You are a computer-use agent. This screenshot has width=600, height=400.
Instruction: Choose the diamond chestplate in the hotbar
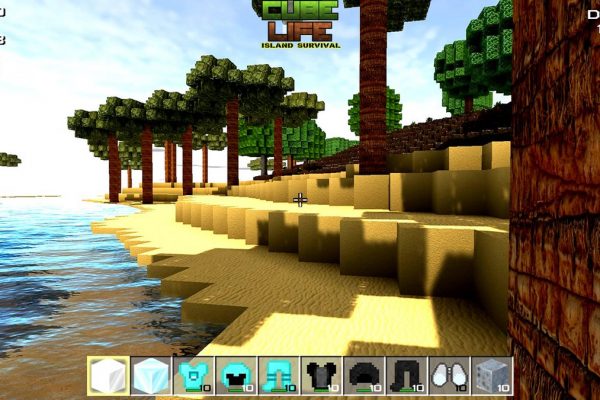click(193, 376)
